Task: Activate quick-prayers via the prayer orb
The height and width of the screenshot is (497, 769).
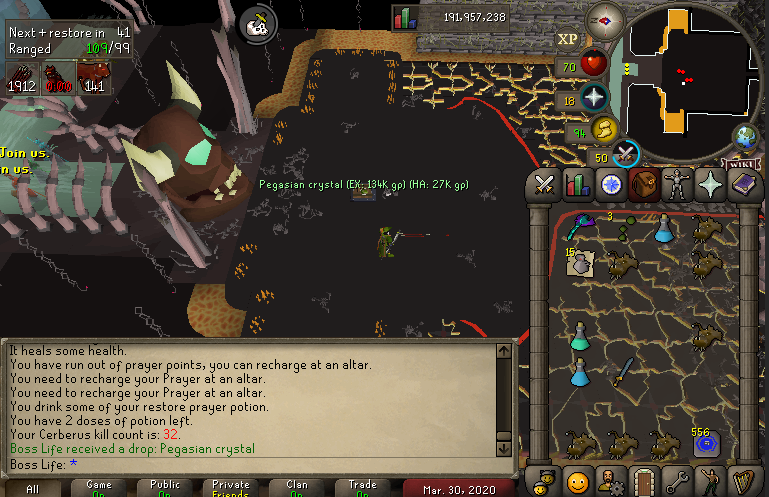Action: click(x=595, y=97)
